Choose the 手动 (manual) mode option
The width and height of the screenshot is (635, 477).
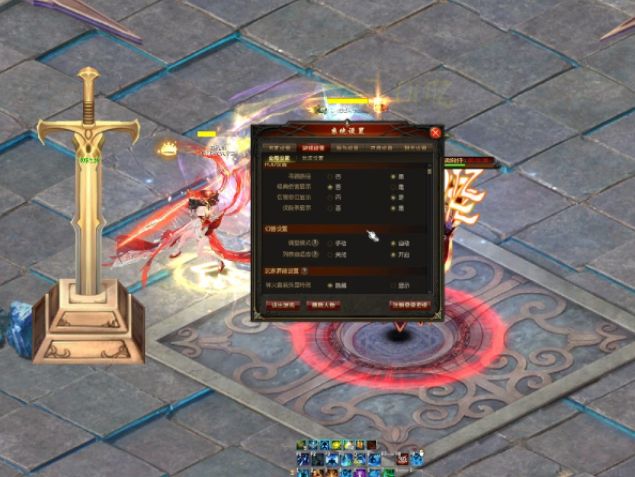click(329, 242)
